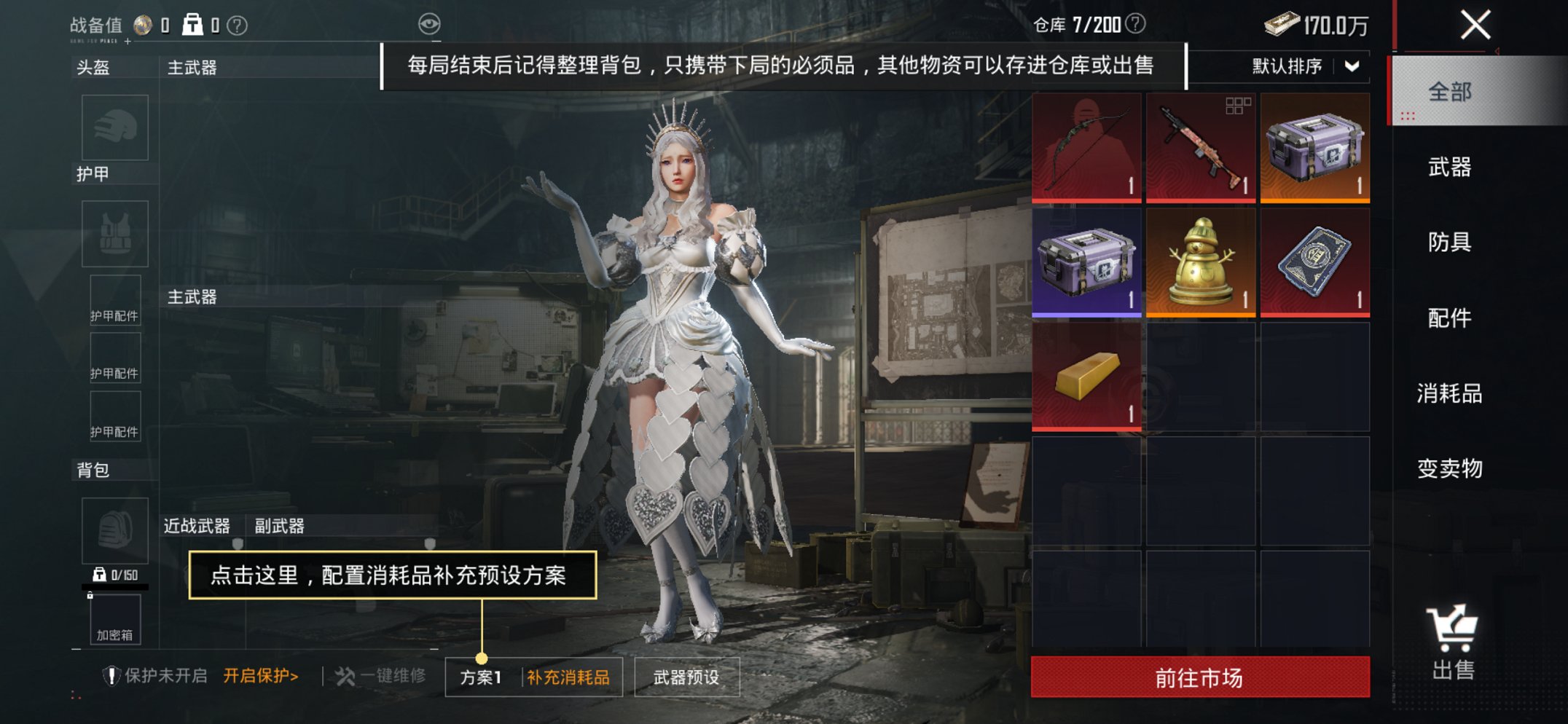
Task: Select the gold bar item
Action: (1085, 377)
